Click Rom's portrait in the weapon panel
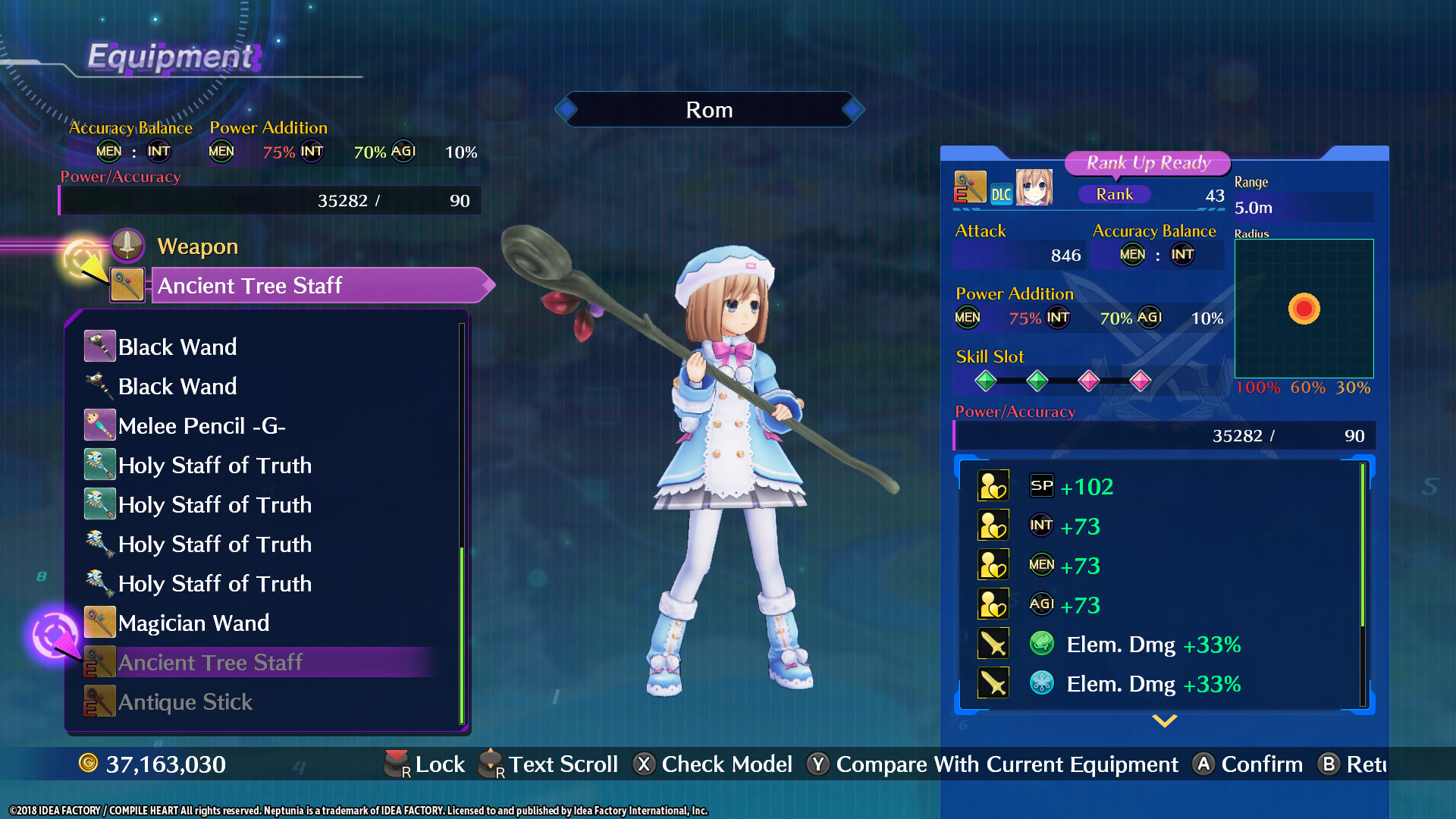The height and width of the screenshot is (819, 1456). [x=1035, y=187]
